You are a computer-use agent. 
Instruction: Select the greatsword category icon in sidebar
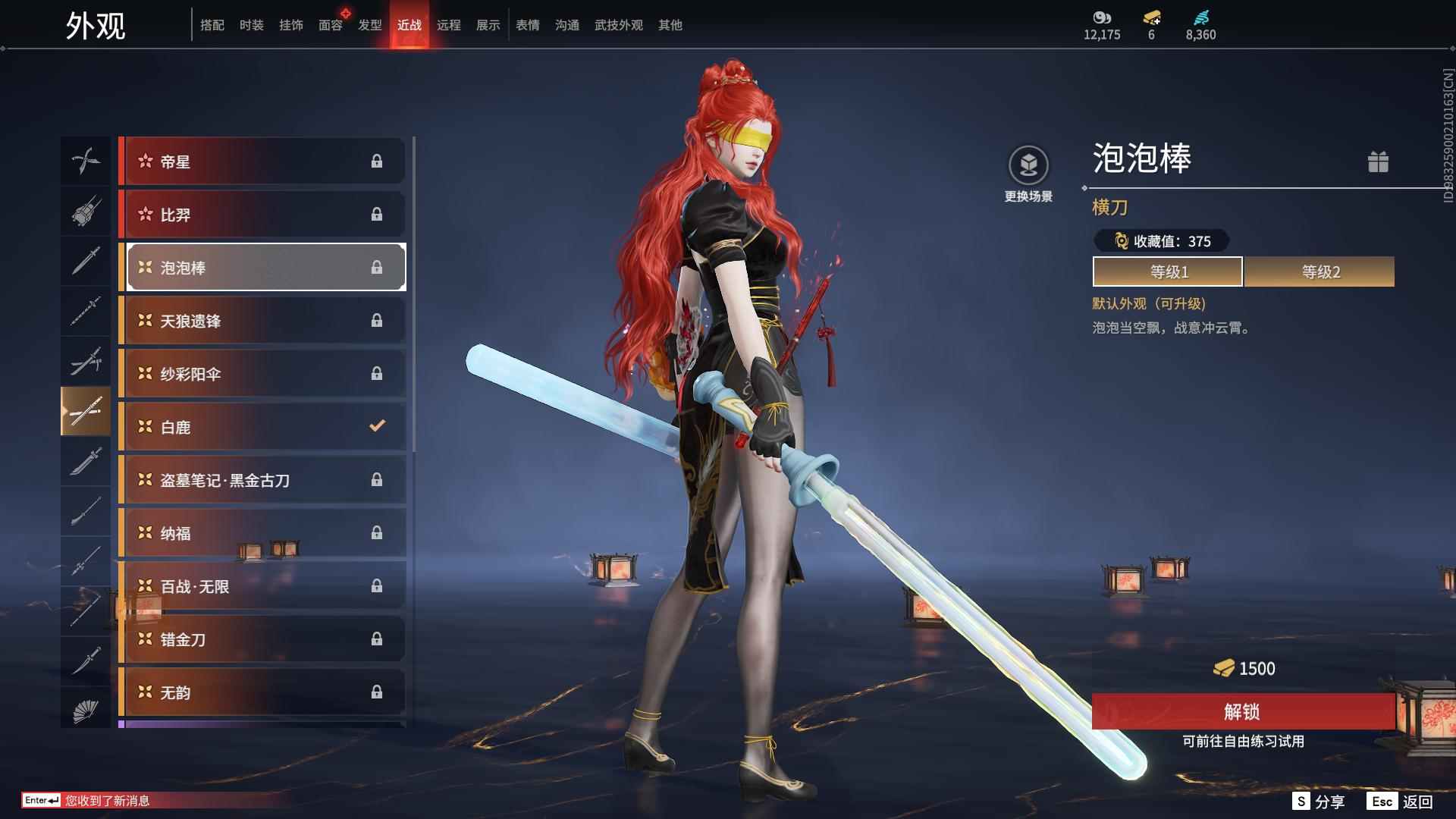point(86,463)
